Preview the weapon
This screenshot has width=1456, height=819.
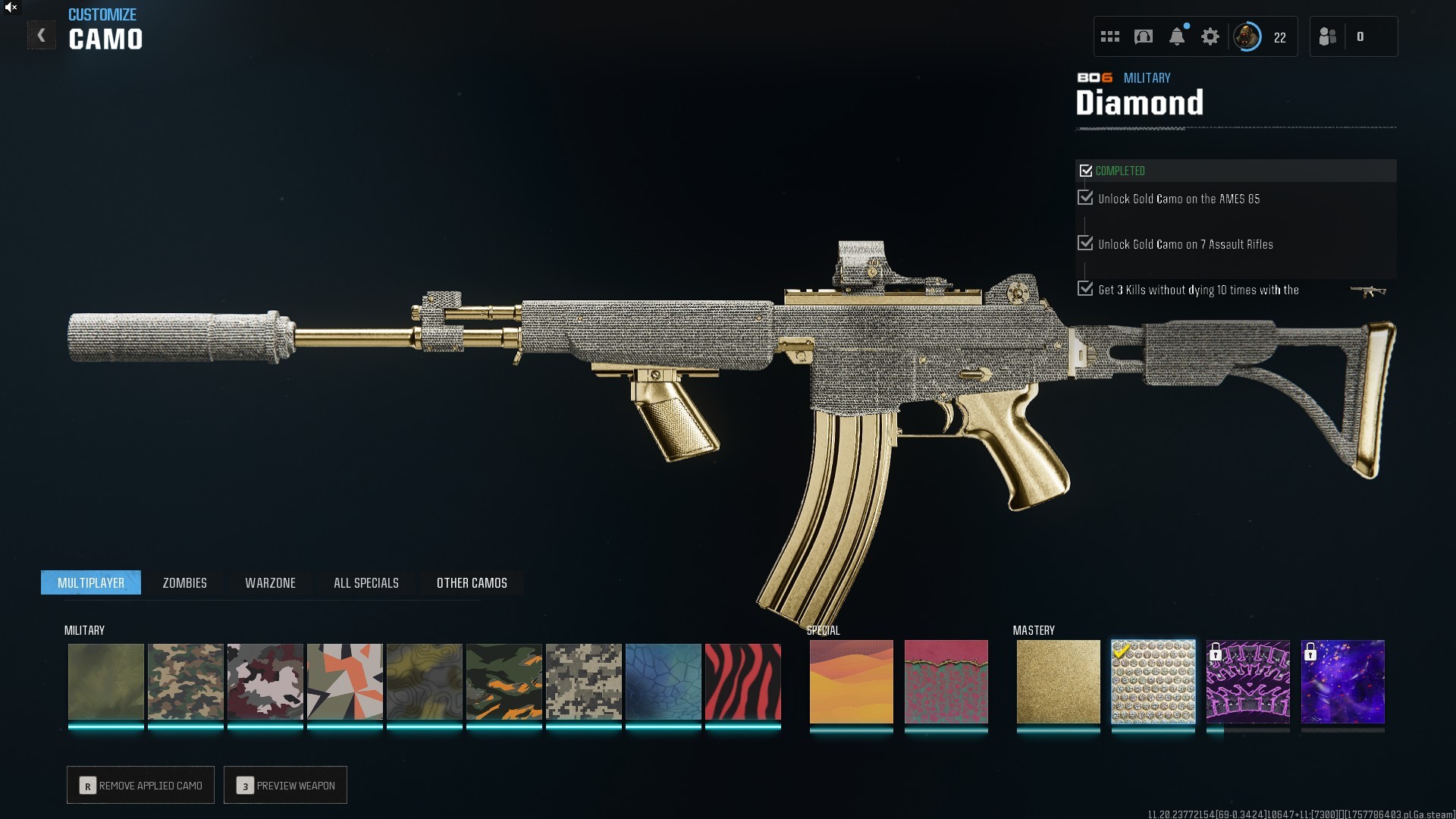click(x=286, y=786)
